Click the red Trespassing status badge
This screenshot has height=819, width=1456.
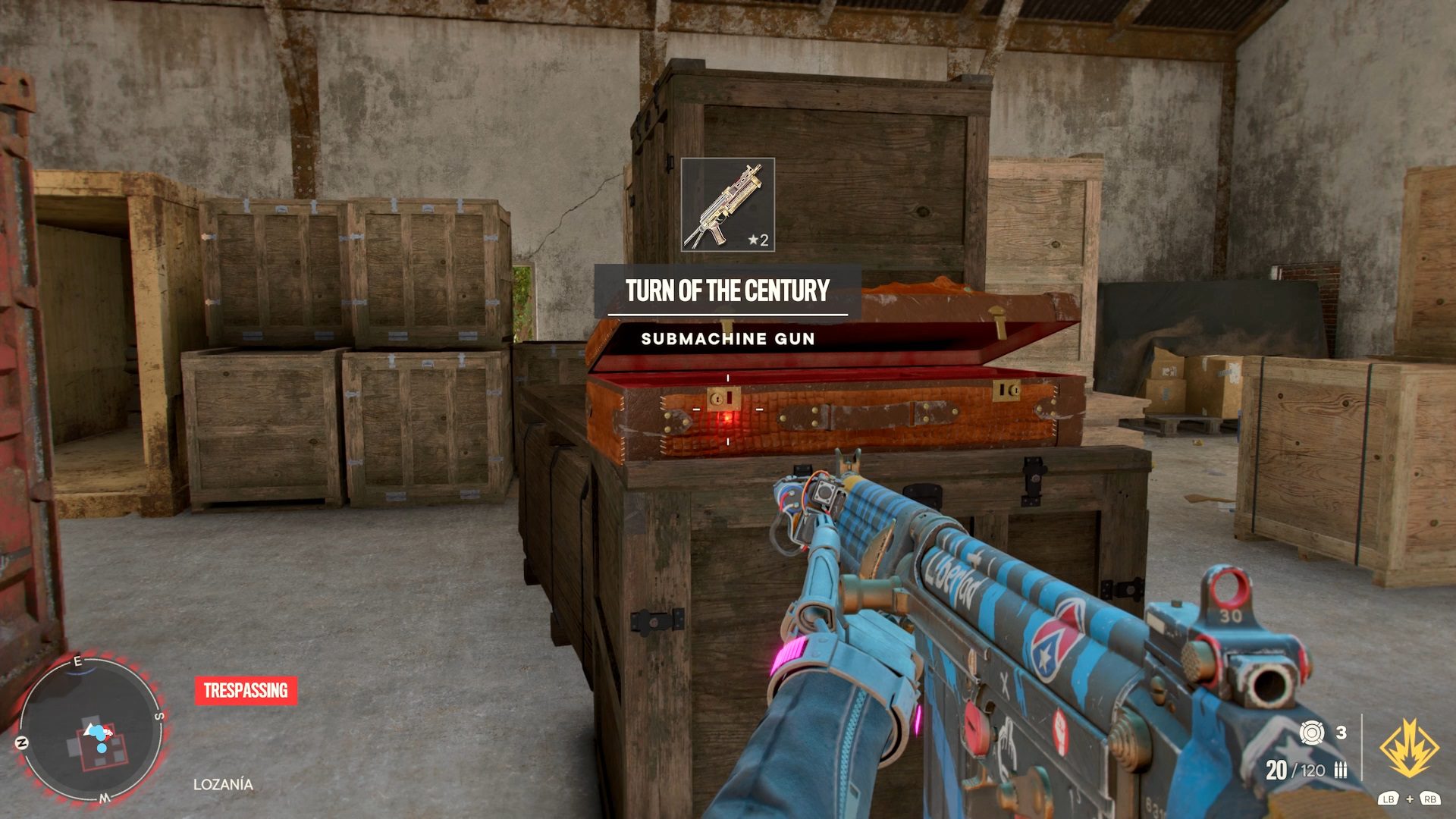click(x=246, y=691)
